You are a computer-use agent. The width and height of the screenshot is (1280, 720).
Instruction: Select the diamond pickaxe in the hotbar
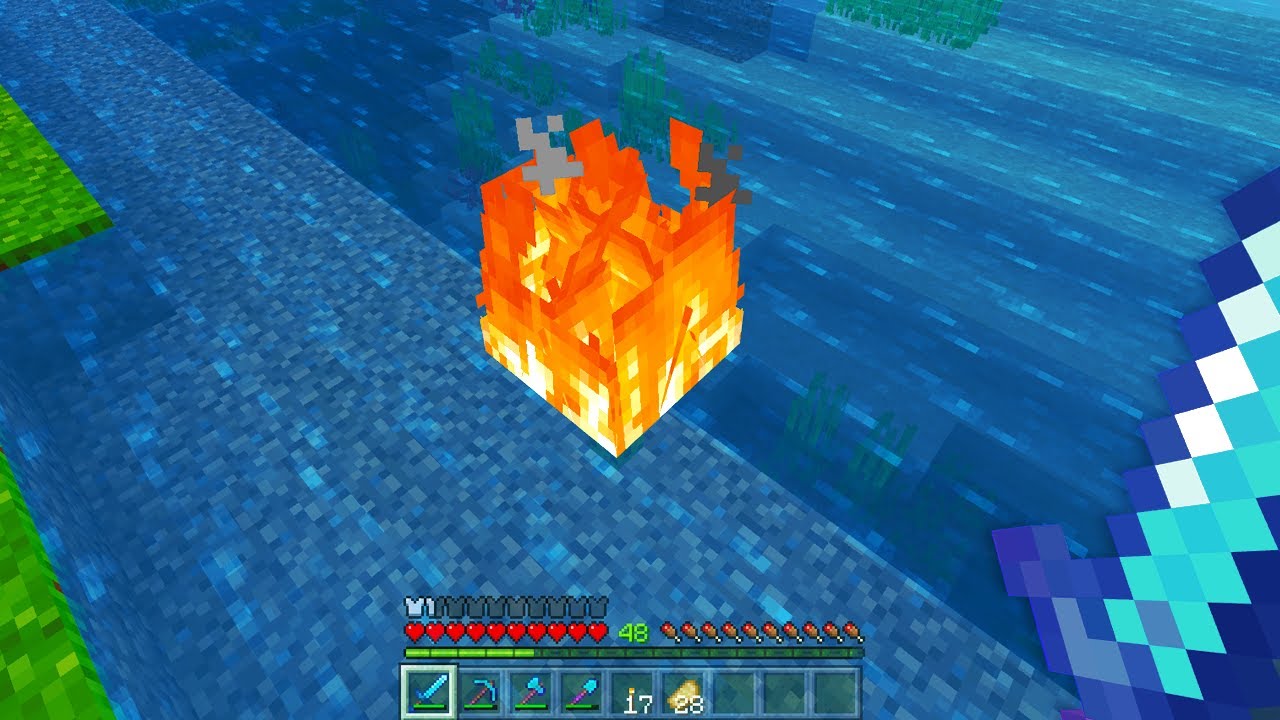(482, 691)
